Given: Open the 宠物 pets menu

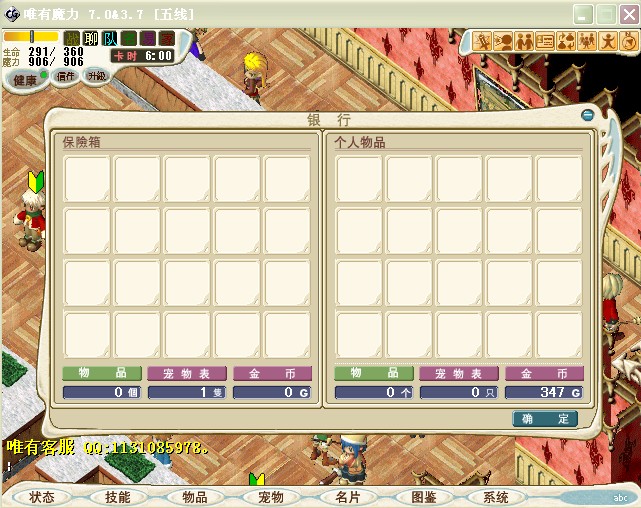Looking at the screenshot, I should 270,496.
